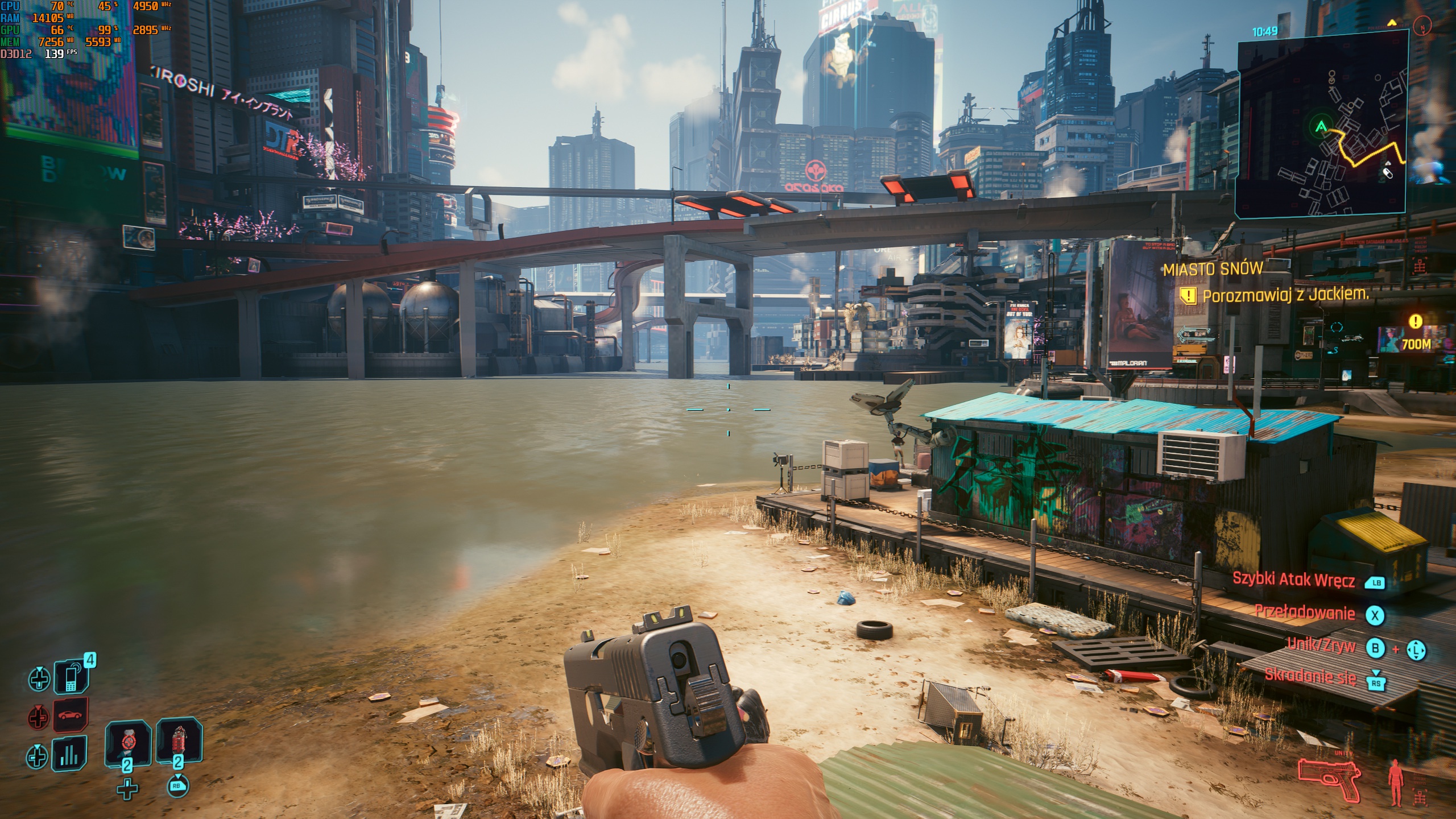Click the north compass indicator
This screenshot has height=819, width=1456.
coord(1422,27)
